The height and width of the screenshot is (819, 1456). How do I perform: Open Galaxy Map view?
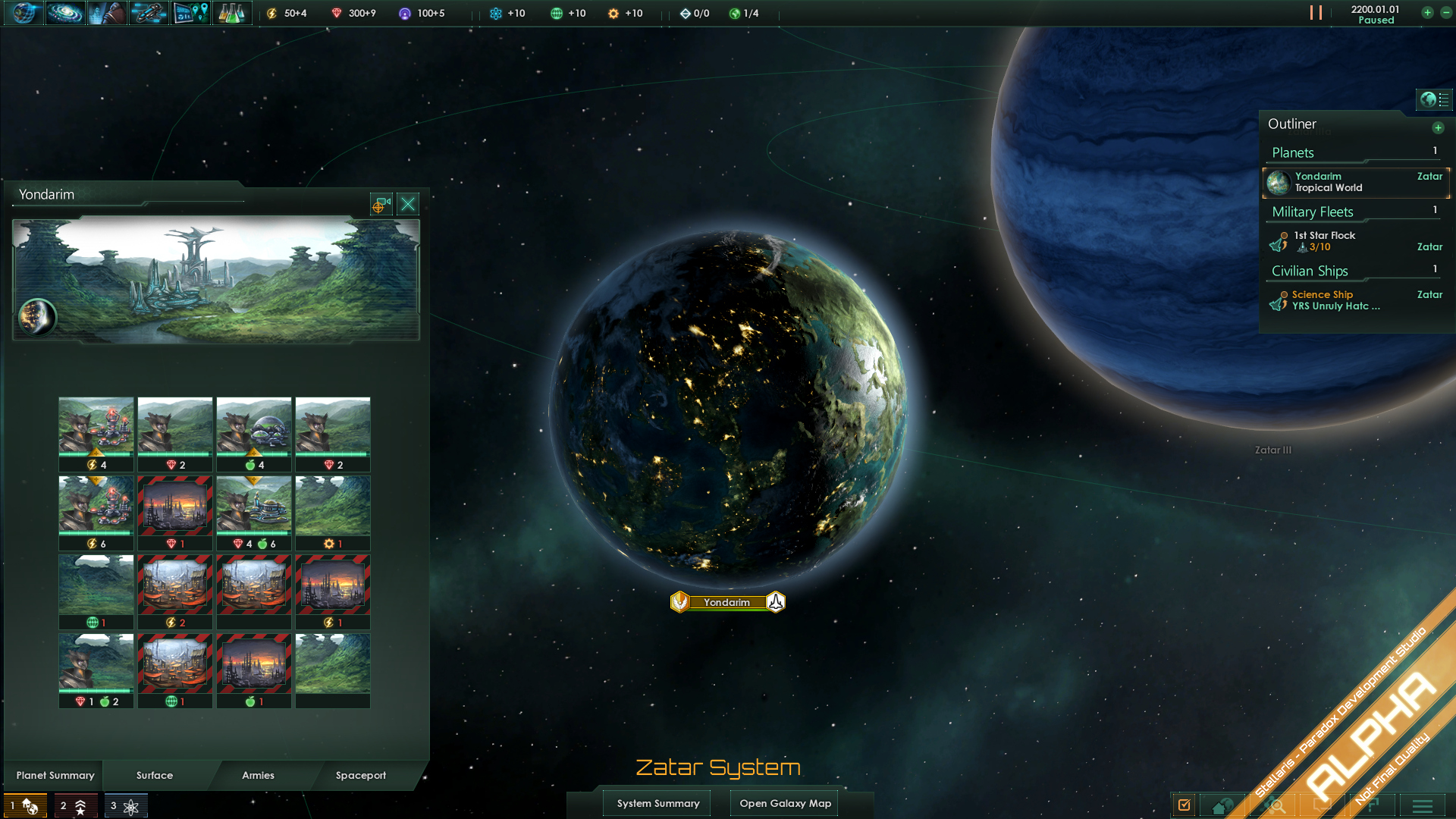[x=785, y=803]
